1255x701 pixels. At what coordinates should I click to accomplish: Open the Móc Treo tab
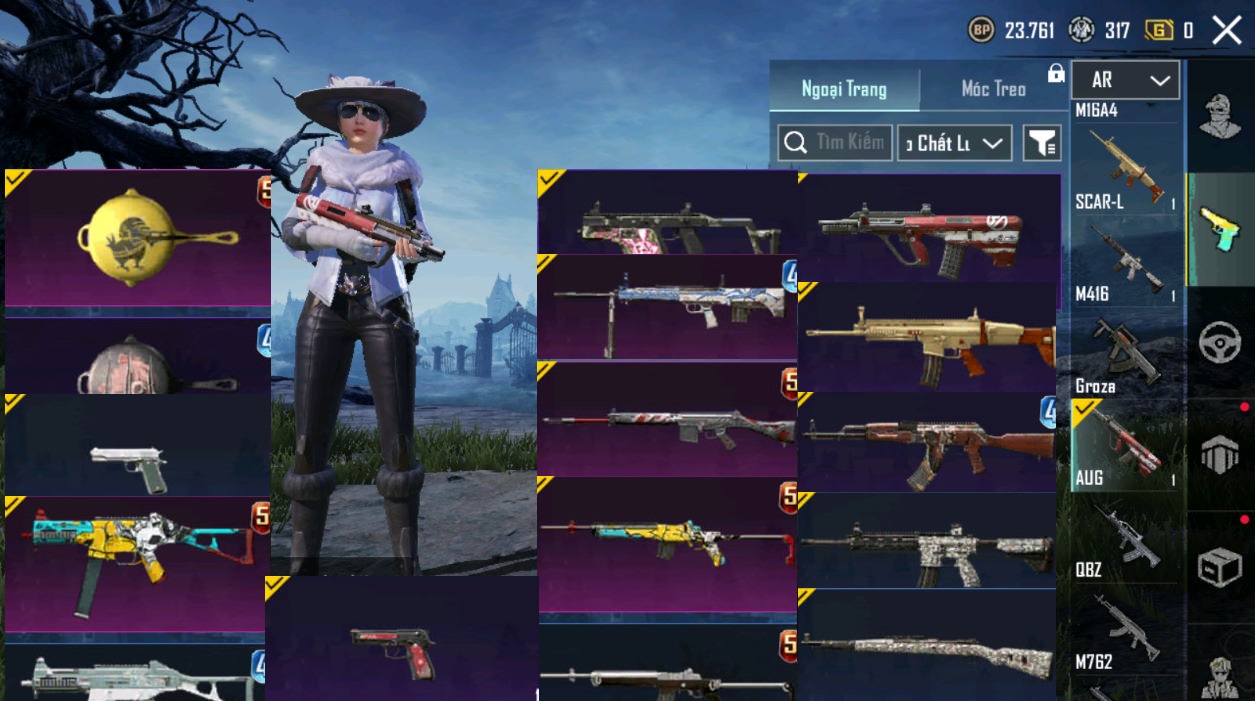point(993,89)
